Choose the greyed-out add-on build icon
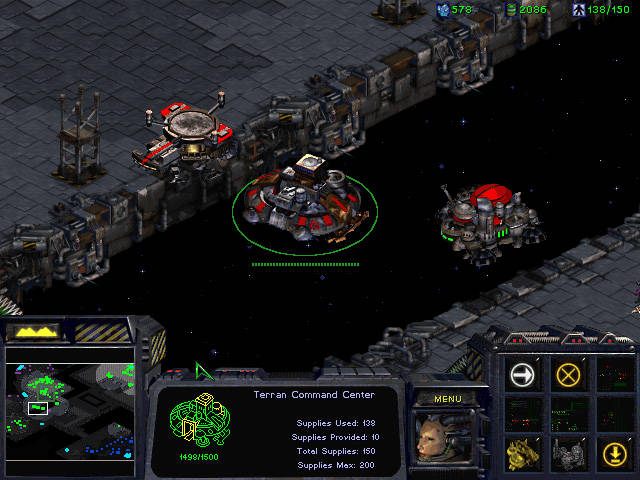 click(569, 453)
